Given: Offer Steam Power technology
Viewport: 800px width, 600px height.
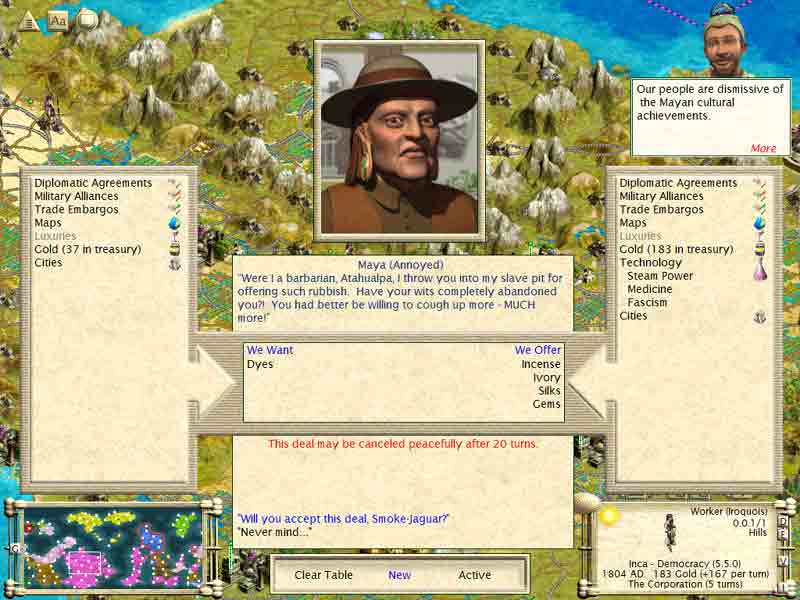Looking at the screenshot, I should point(659,276).
